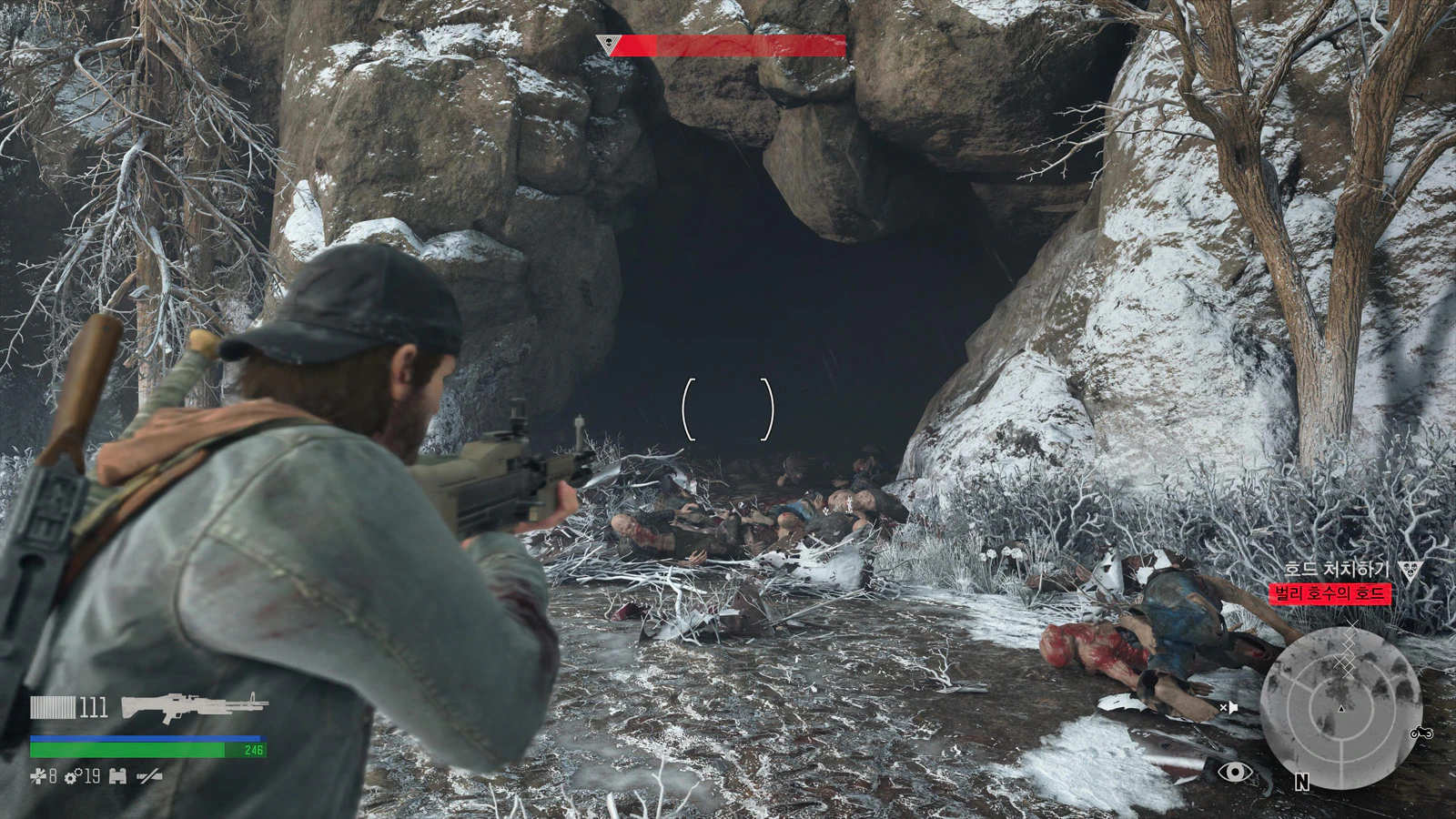Open the red 벌리 호수의 호드 objective label
Image resolution: width=1456 pixels, height=819 pixels.
(1330, 594)
